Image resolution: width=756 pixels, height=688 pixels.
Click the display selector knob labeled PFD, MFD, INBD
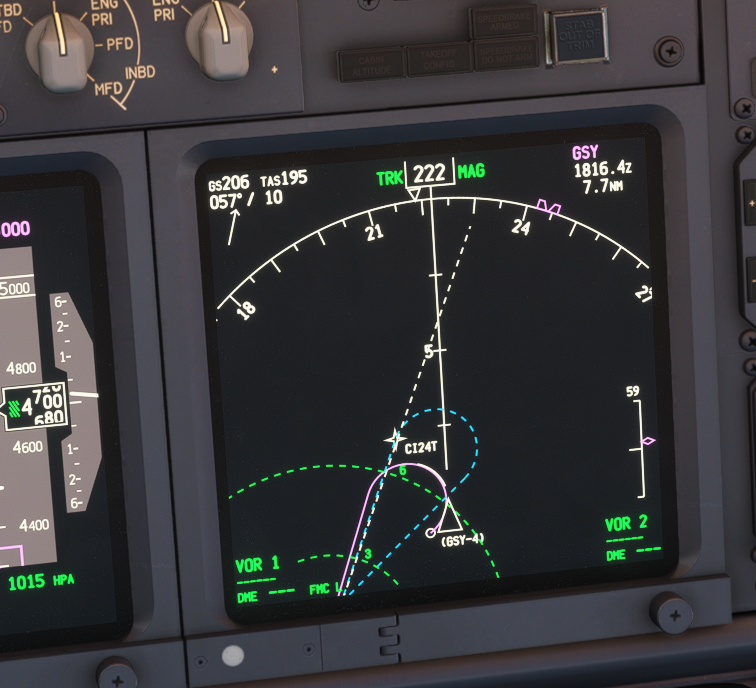59,45
